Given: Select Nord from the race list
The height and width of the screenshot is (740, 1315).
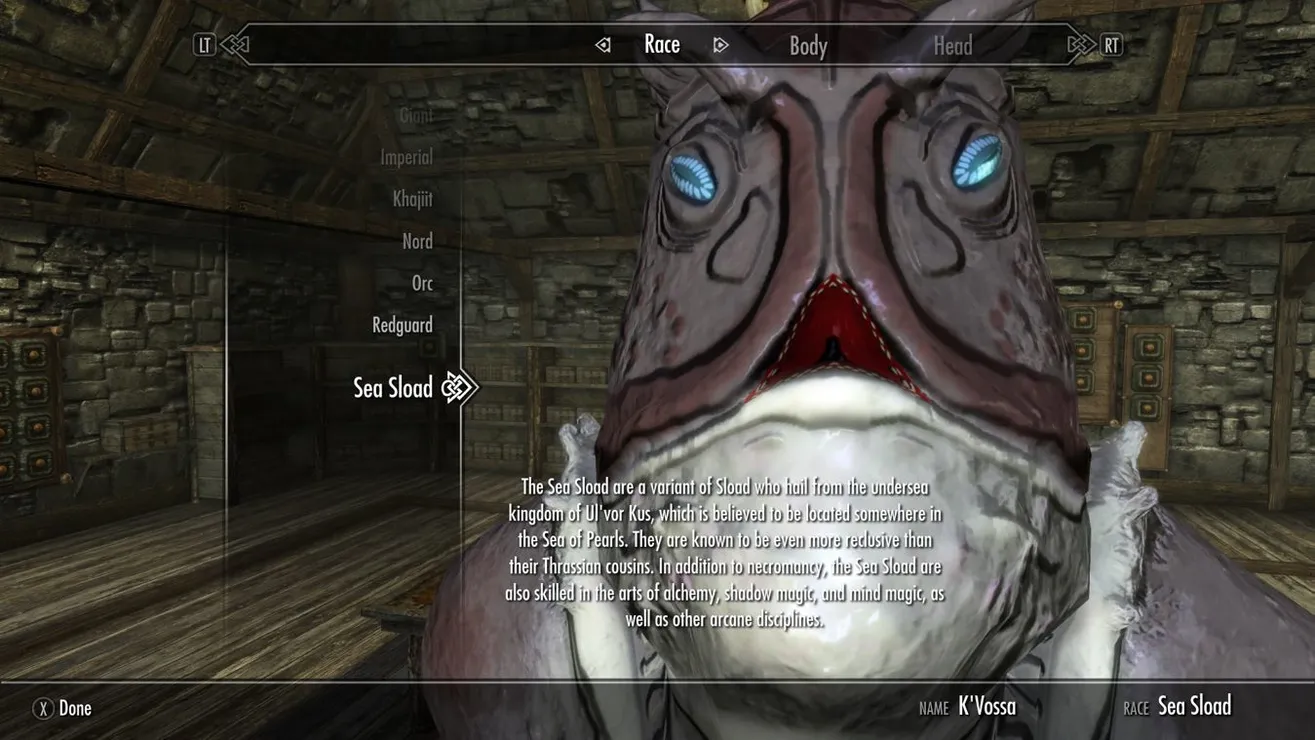Looking at the screenshot, I should click(417, 241).
